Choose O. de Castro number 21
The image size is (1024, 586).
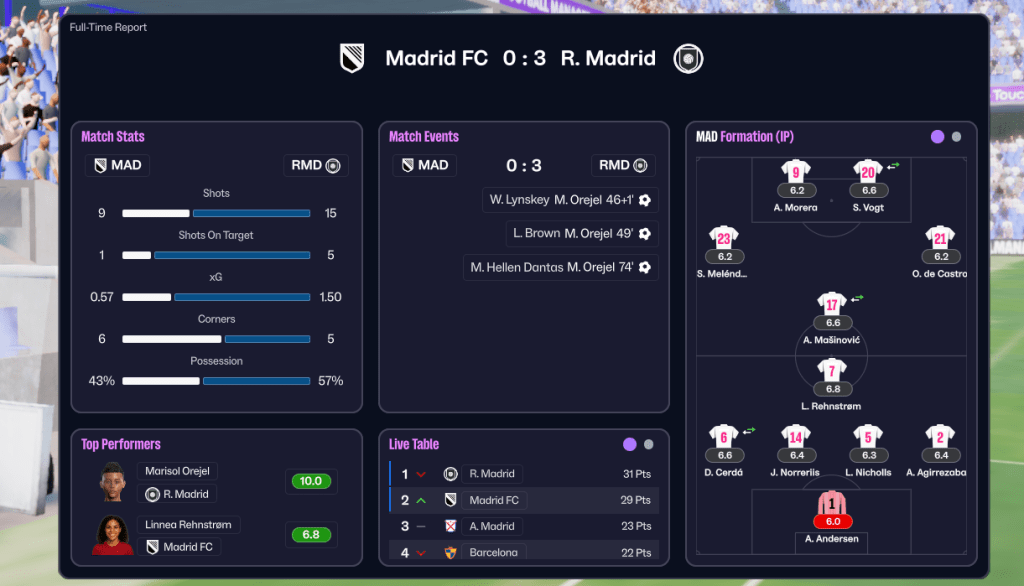[940, 238]
